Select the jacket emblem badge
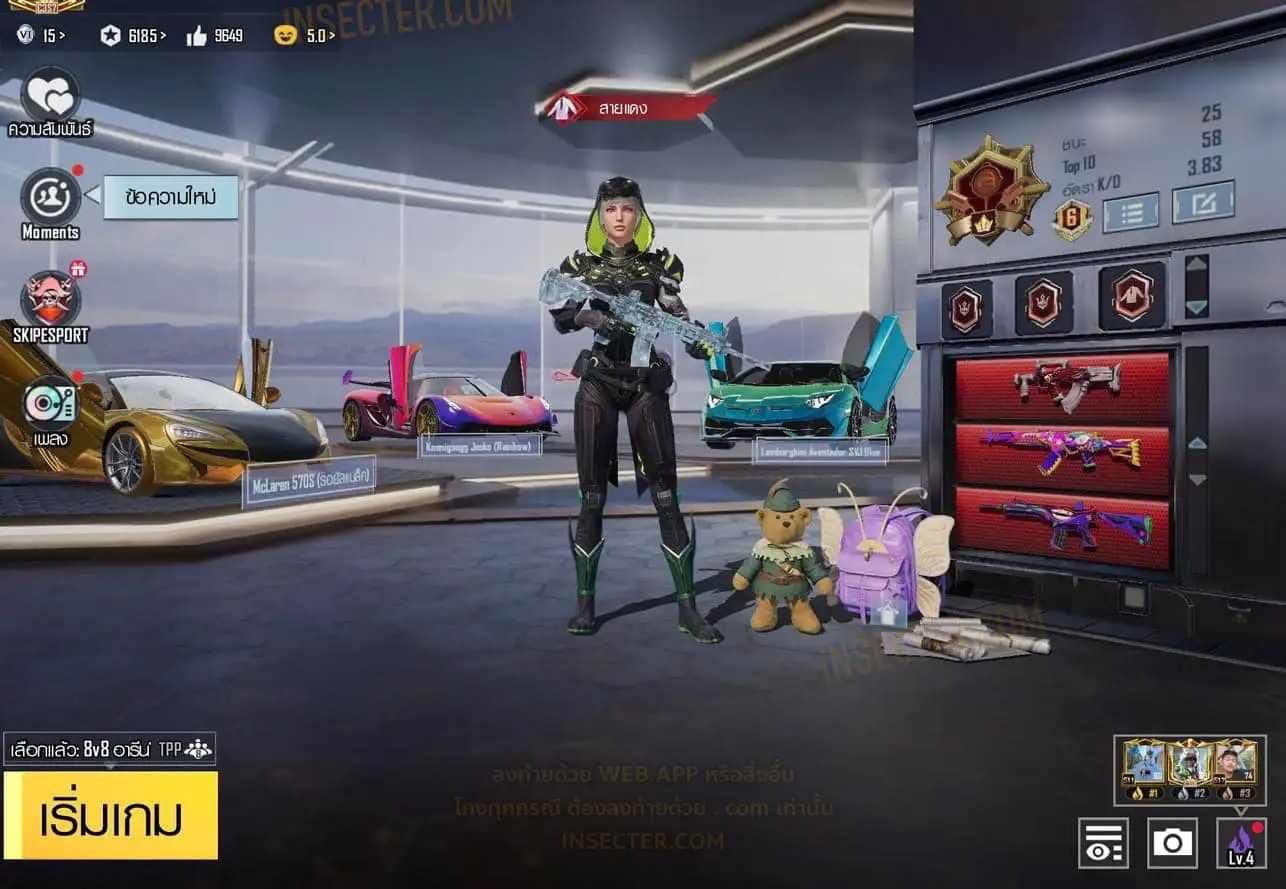Image resolution: width=1286 pixels, height=889 pixels. click(x=1132, y=296)
